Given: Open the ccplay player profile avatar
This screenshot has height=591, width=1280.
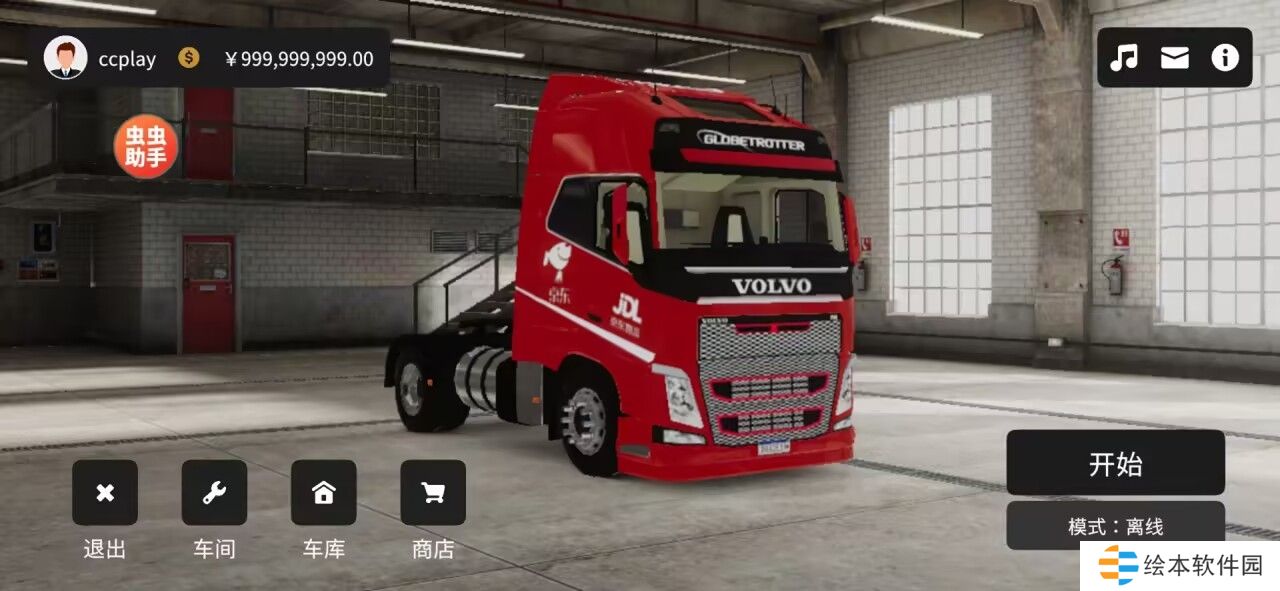Looking at the screenshot, I should pyautogui.click(x=66, y=58).
